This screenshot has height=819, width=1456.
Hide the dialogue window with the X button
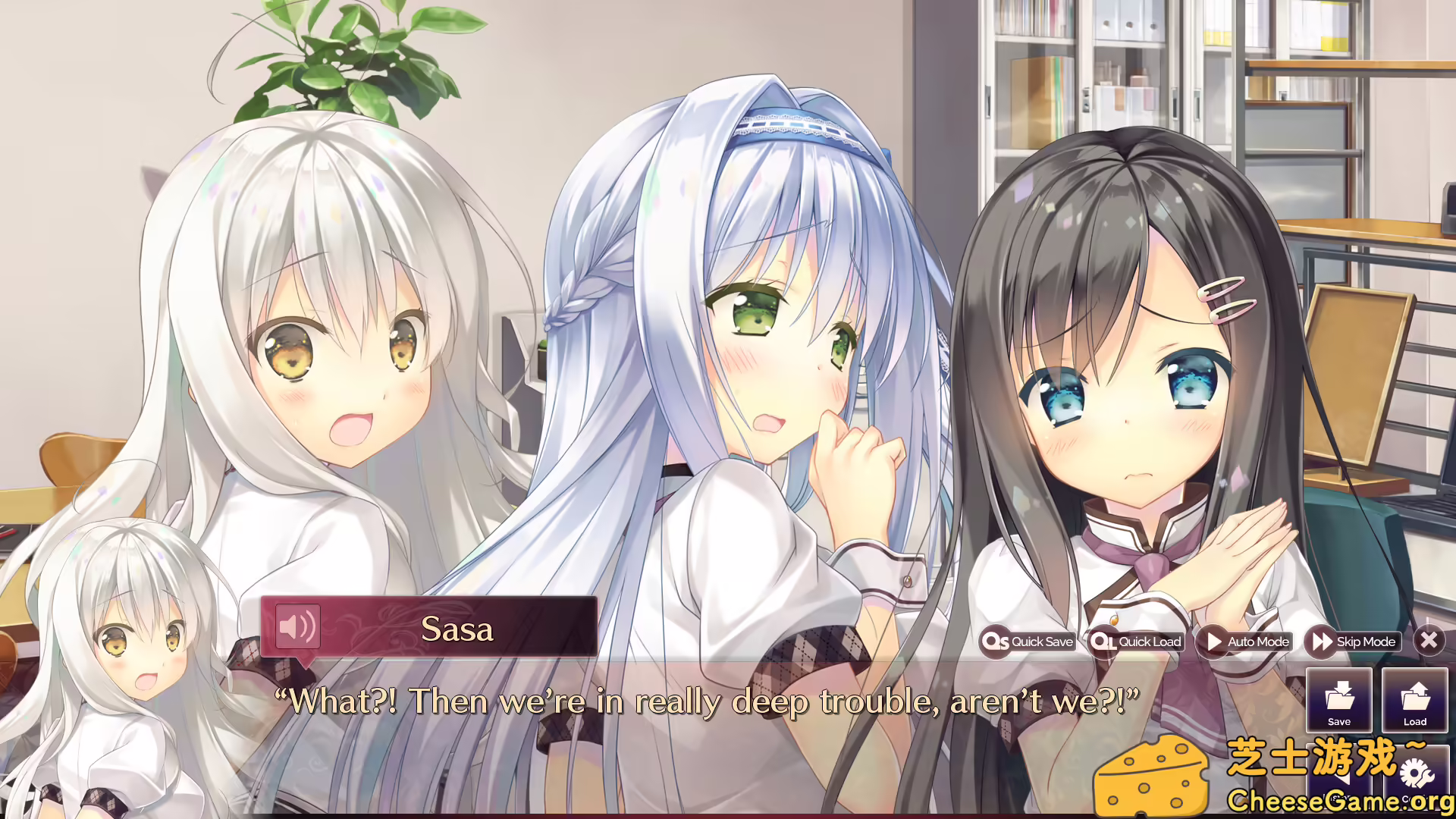pyautogui.click(x=1429, y=641)
